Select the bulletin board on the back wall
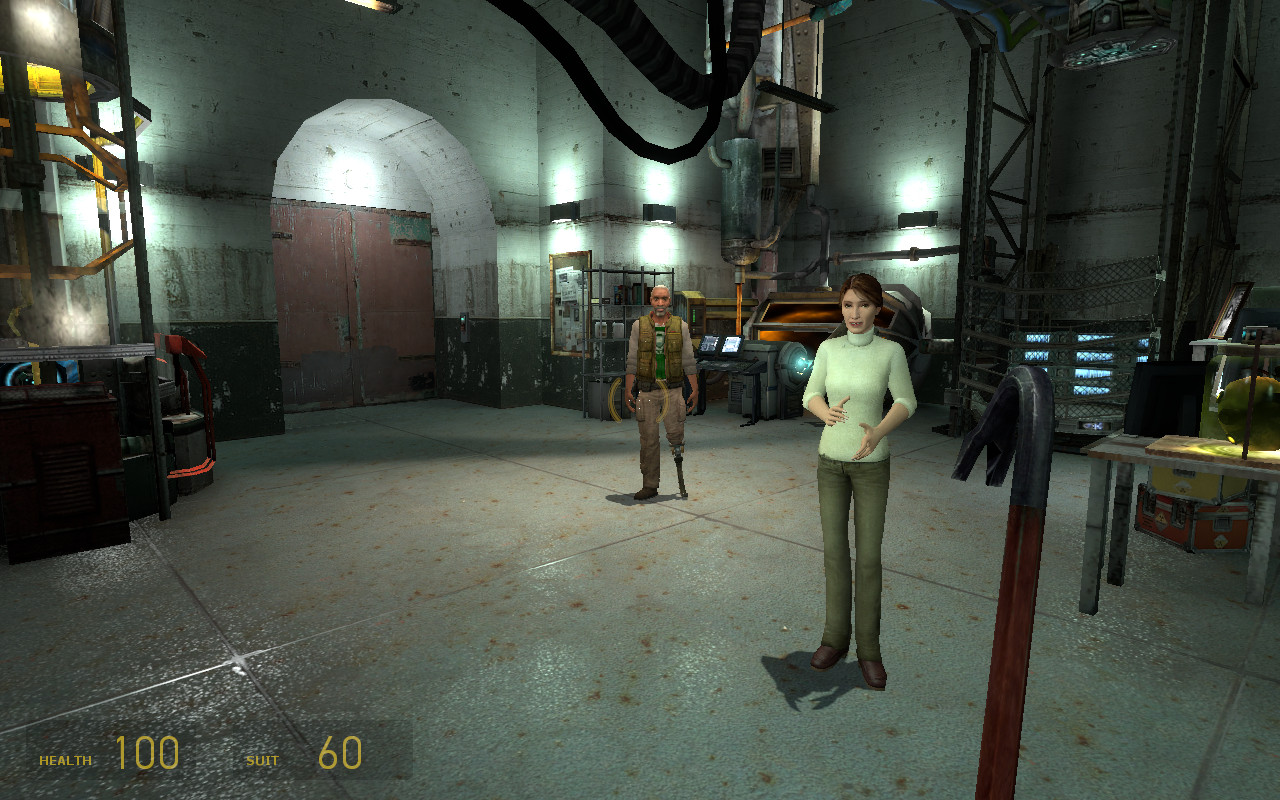The height and width of the screenshot is (800, 1280). [x=570, y=300]
